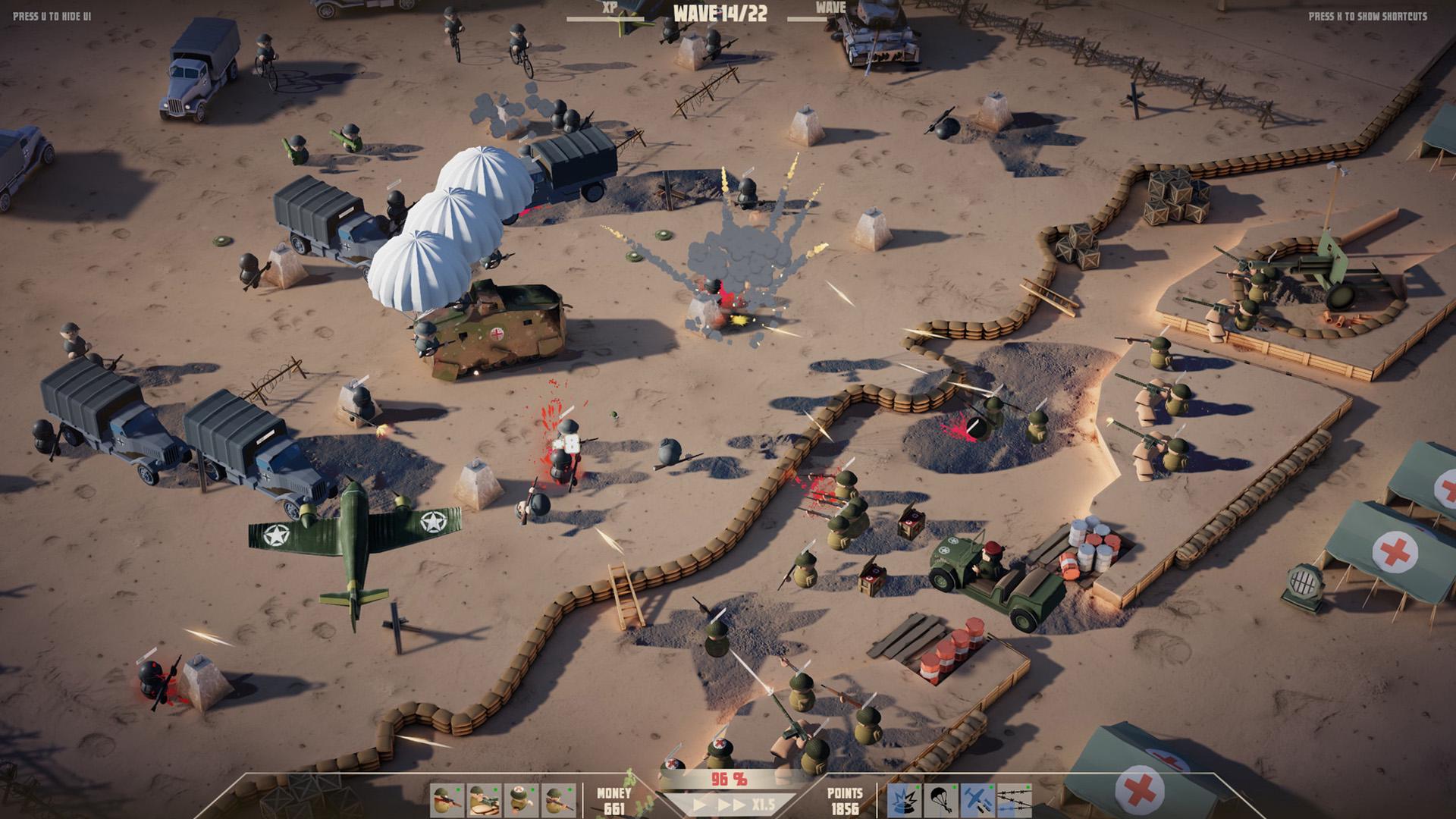Click the 96% base health bar

coord(728,777)
